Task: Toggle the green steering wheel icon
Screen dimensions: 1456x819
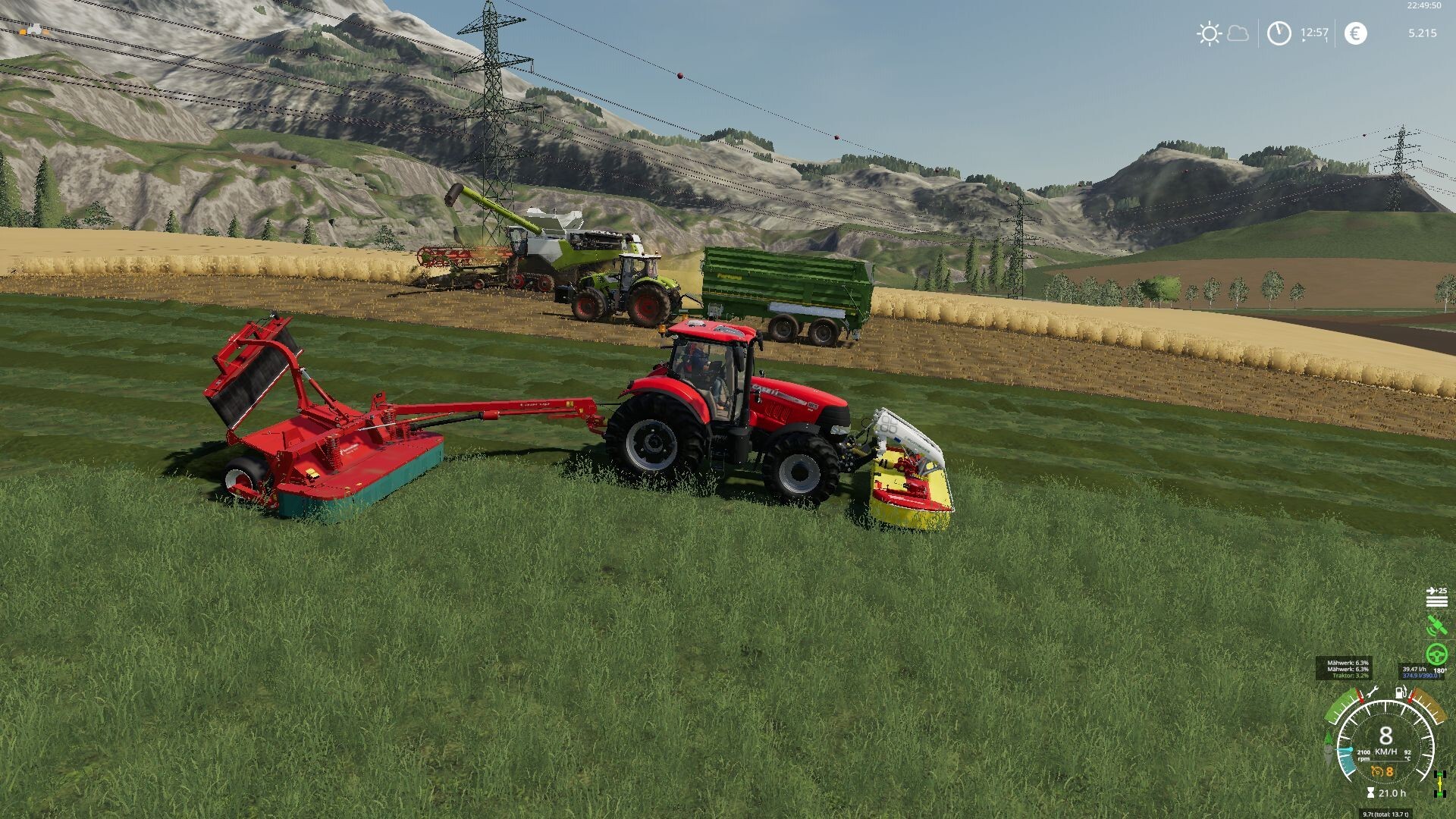Action: 1436,654
